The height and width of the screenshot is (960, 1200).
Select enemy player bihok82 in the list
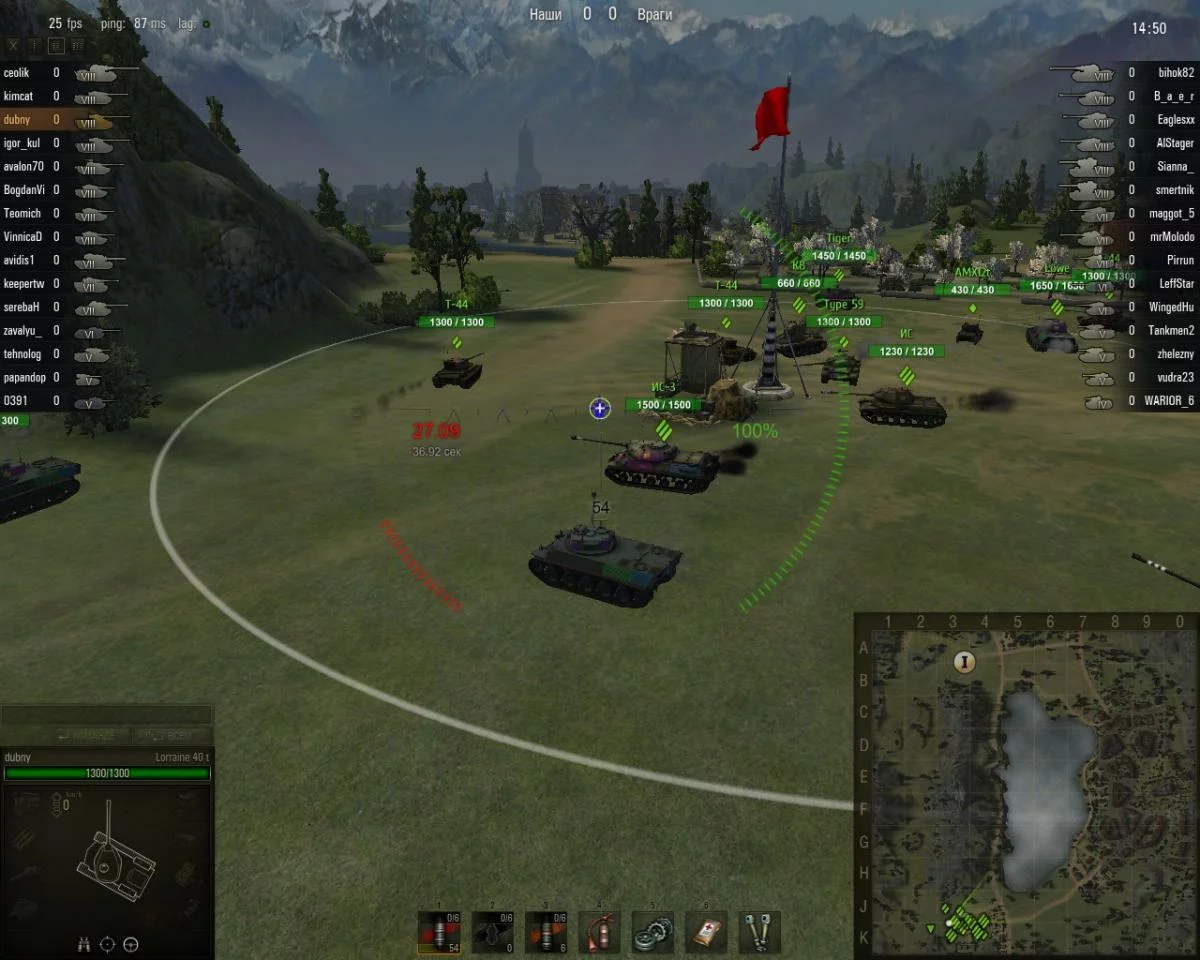tap(1176, 73)
